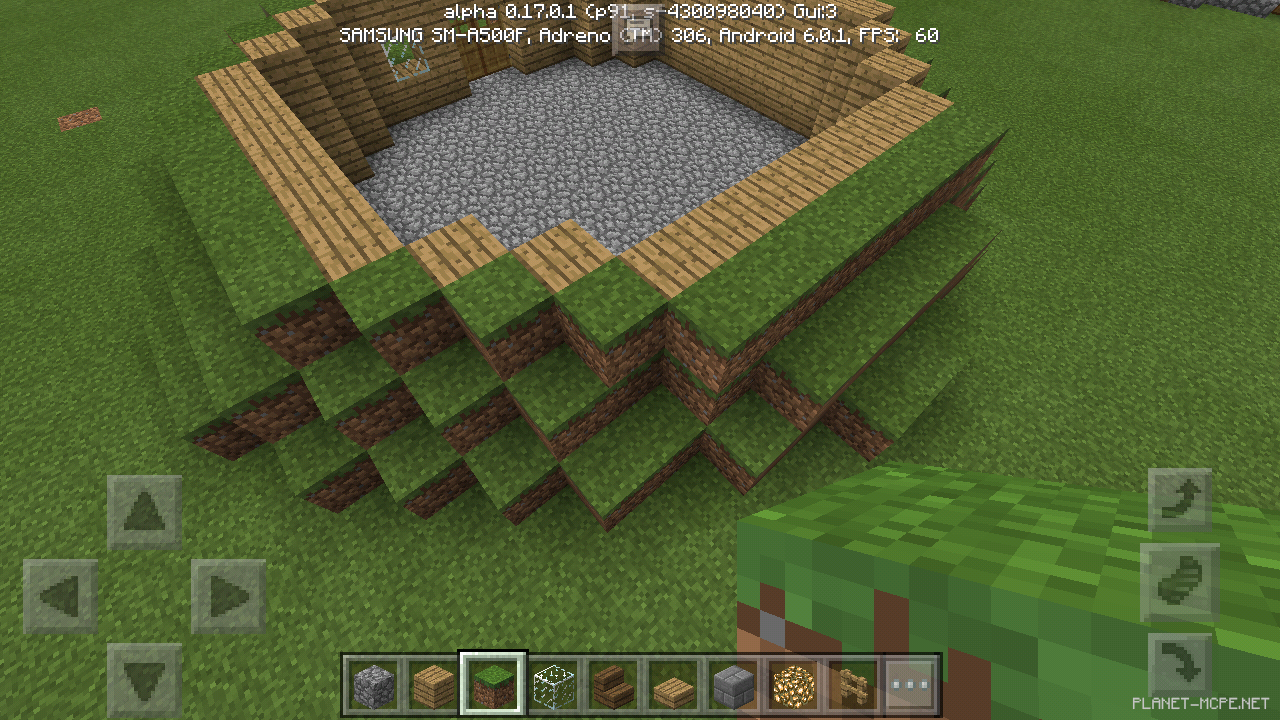Image resolution: width=1280 pixels, height=720 pixels.
Task: Select the glass block in the hotbar
Action: coord(554,685)
